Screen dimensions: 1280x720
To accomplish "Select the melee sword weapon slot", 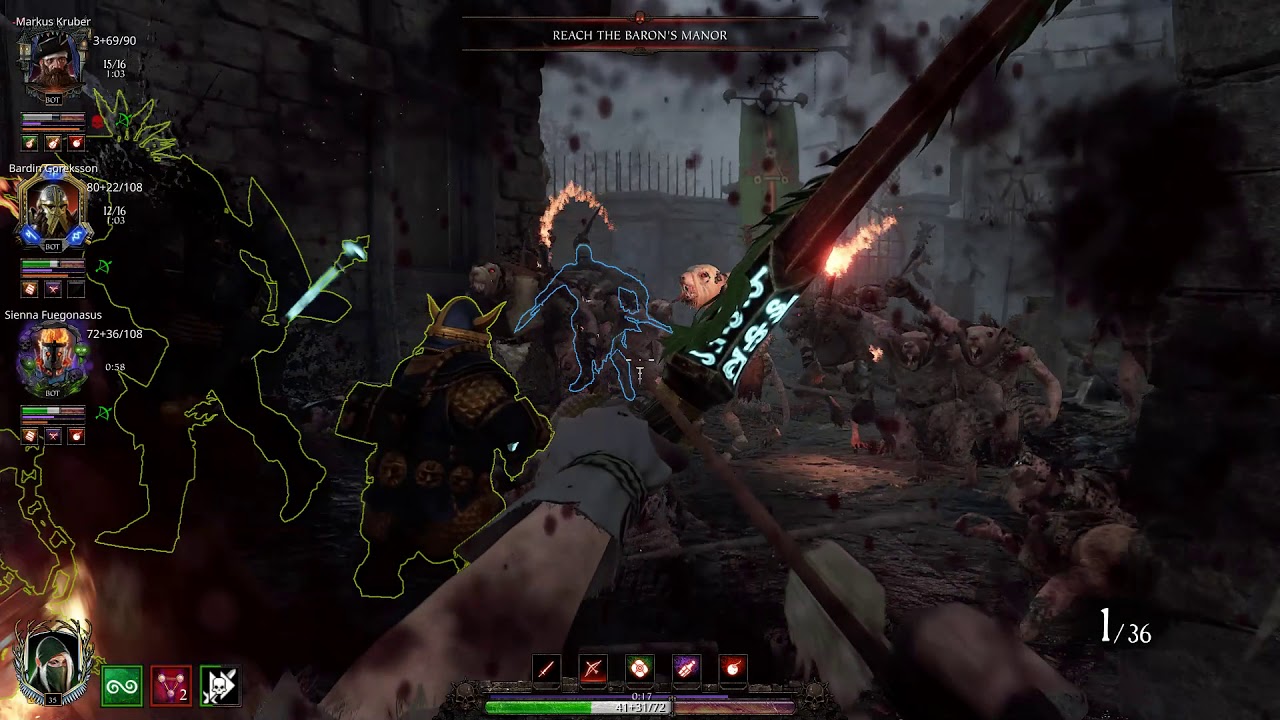I will [546, 668].
